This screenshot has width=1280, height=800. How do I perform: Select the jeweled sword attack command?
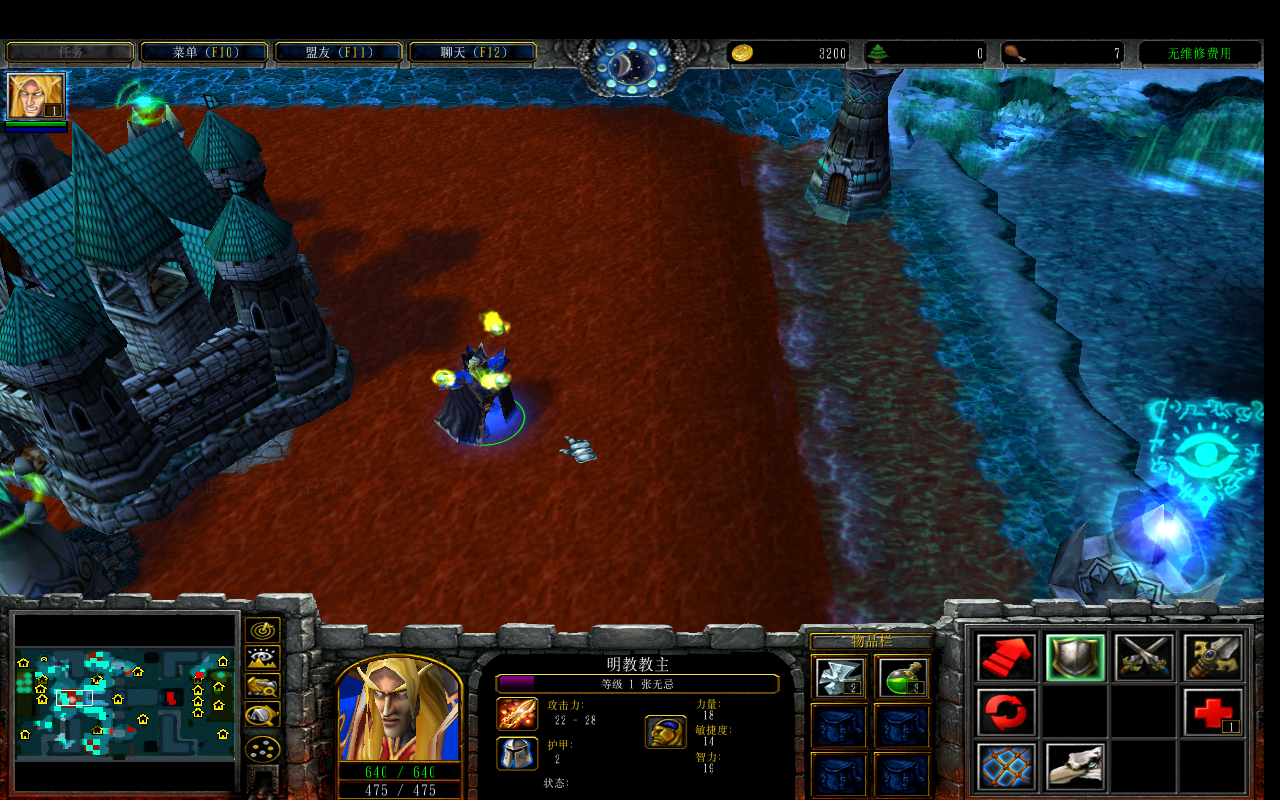click(x=1213, y=657)
